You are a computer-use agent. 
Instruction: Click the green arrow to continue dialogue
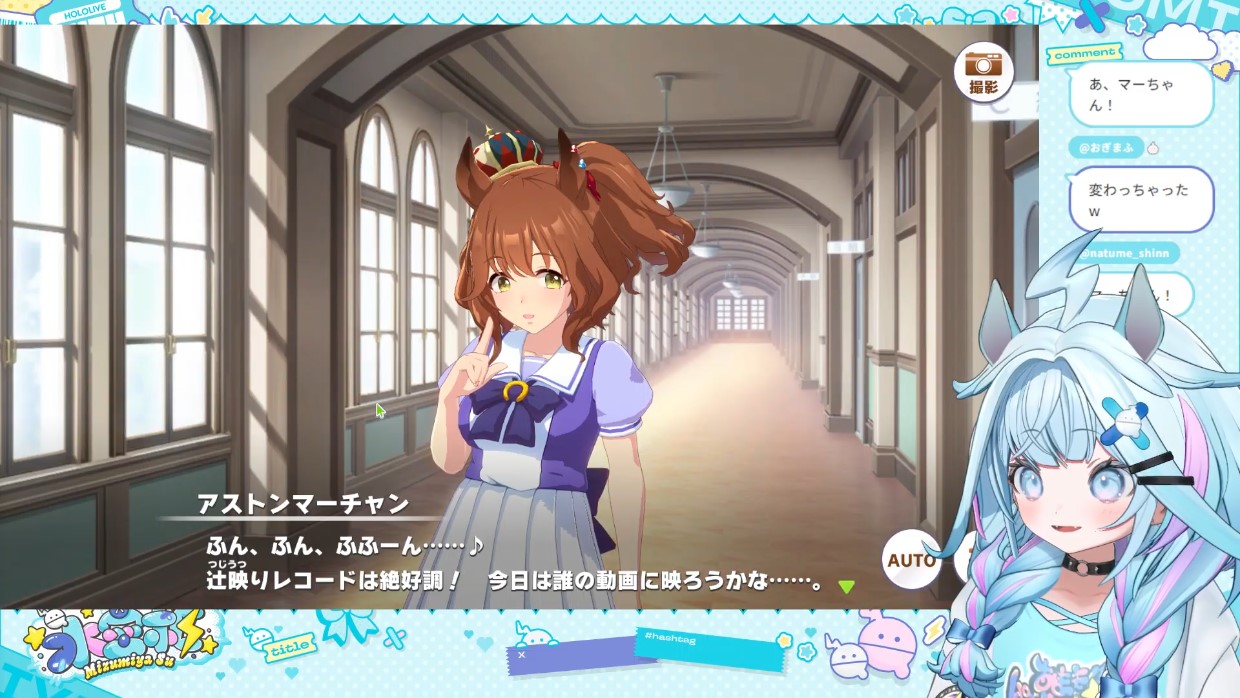point(846,587)
